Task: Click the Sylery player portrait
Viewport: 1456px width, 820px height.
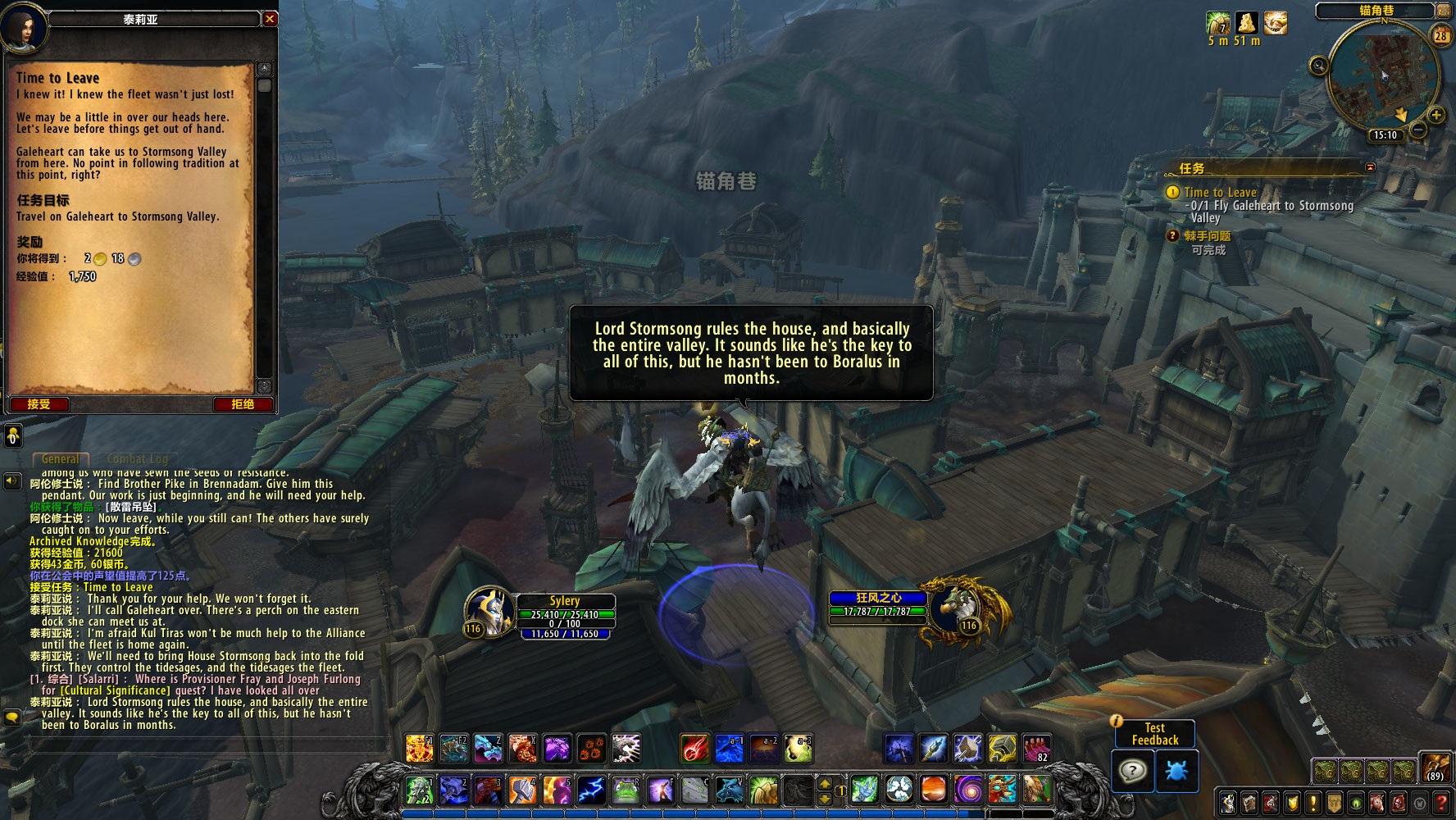Action: click(x=489, y=613)
